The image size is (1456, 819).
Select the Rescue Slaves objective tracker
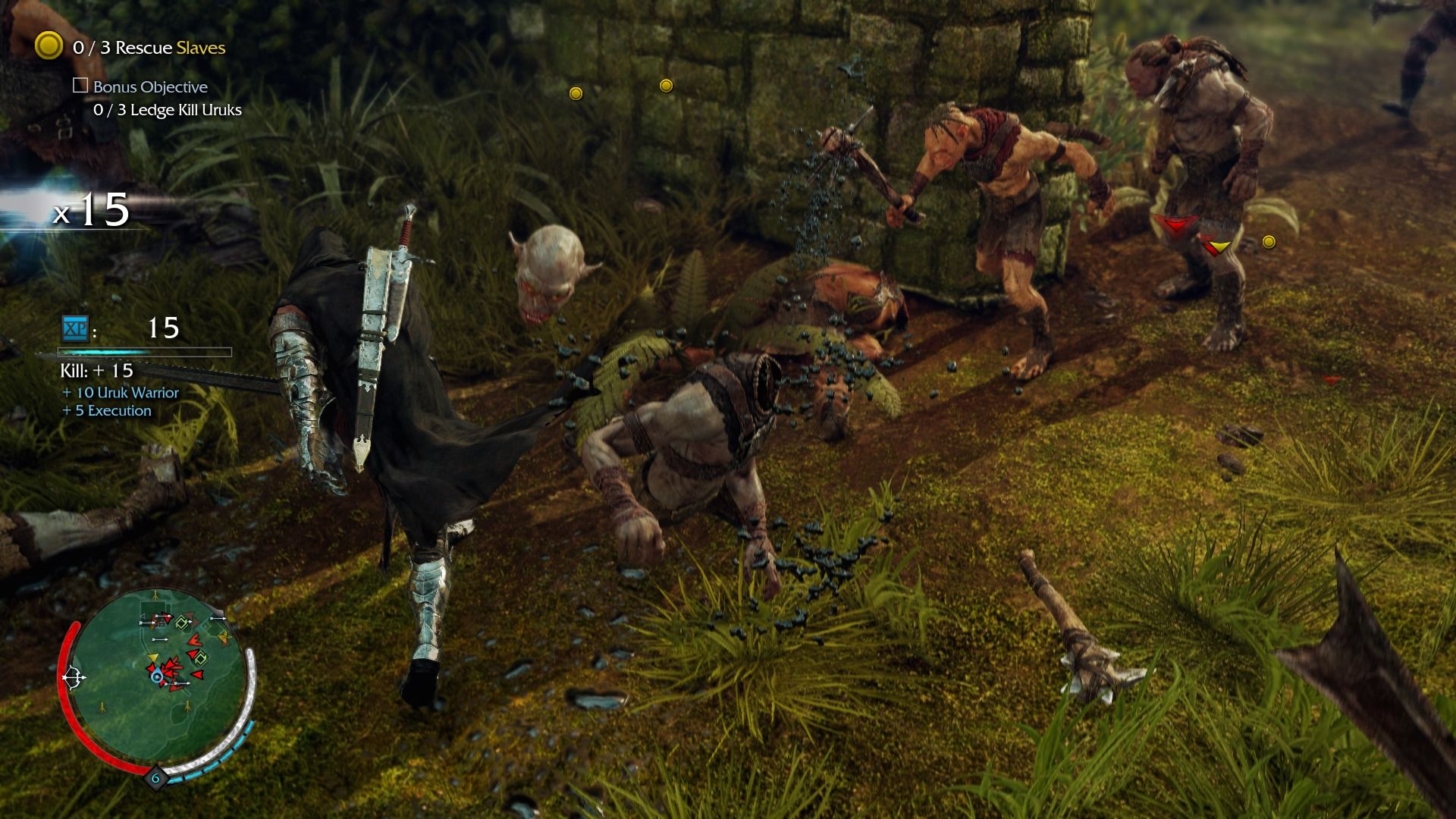click(149, 48)
